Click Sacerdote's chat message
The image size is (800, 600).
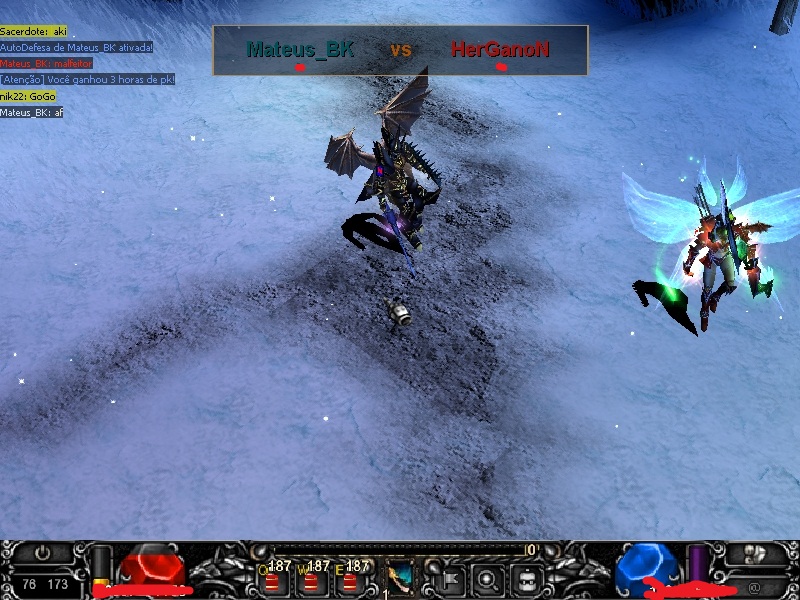(x=33, y=32)
